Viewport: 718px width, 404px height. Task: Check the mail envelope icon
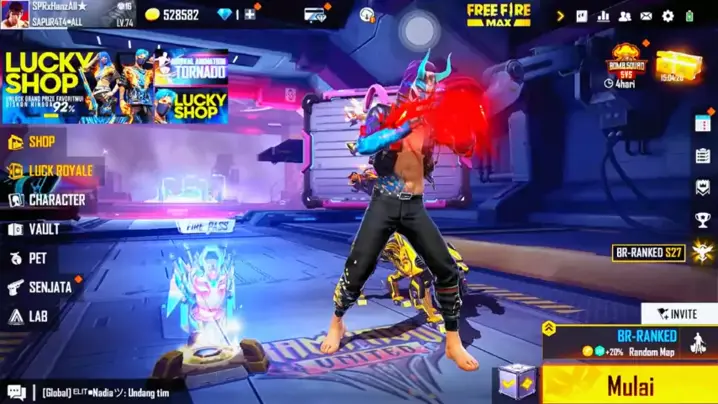(x=646, y=16)
